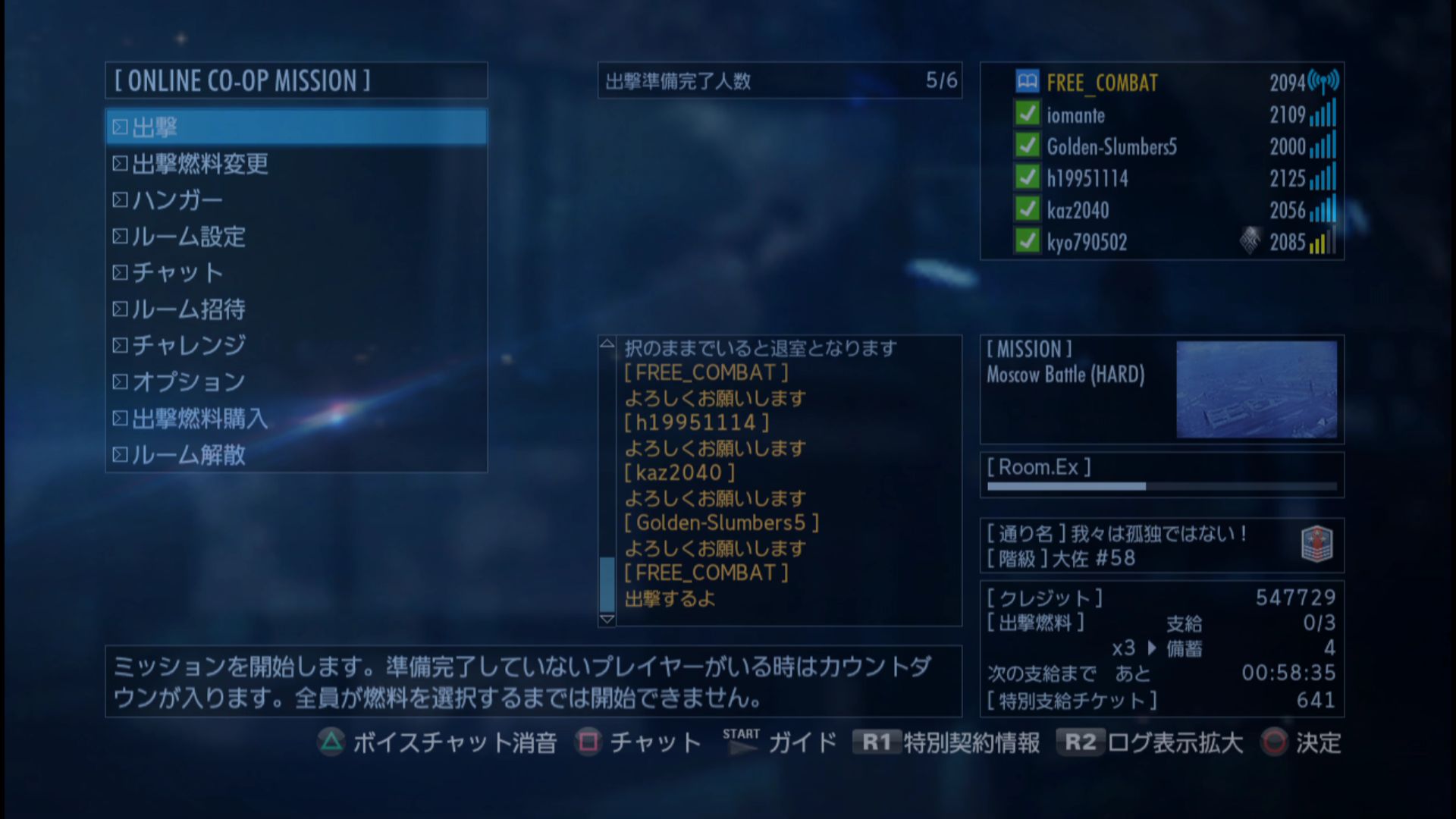Select host player FREE_COMBAT in the list

pyautogui.click(x=1102, y=83)
